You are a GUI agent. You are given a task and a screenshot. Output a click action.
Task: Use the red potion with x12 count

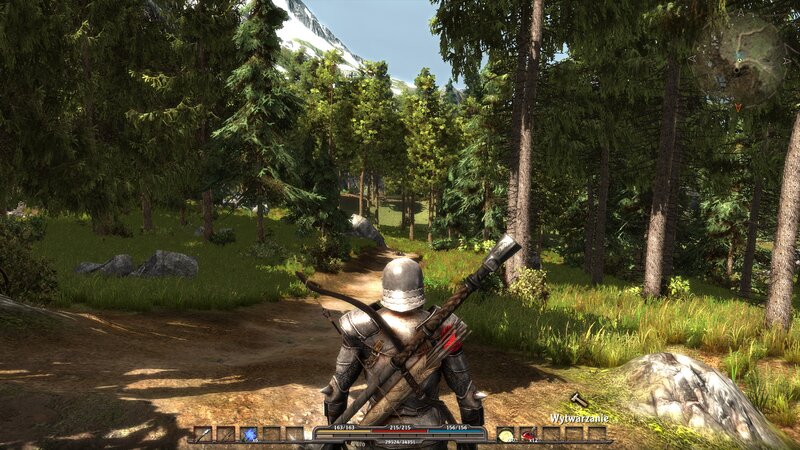(x=528, y=434)
